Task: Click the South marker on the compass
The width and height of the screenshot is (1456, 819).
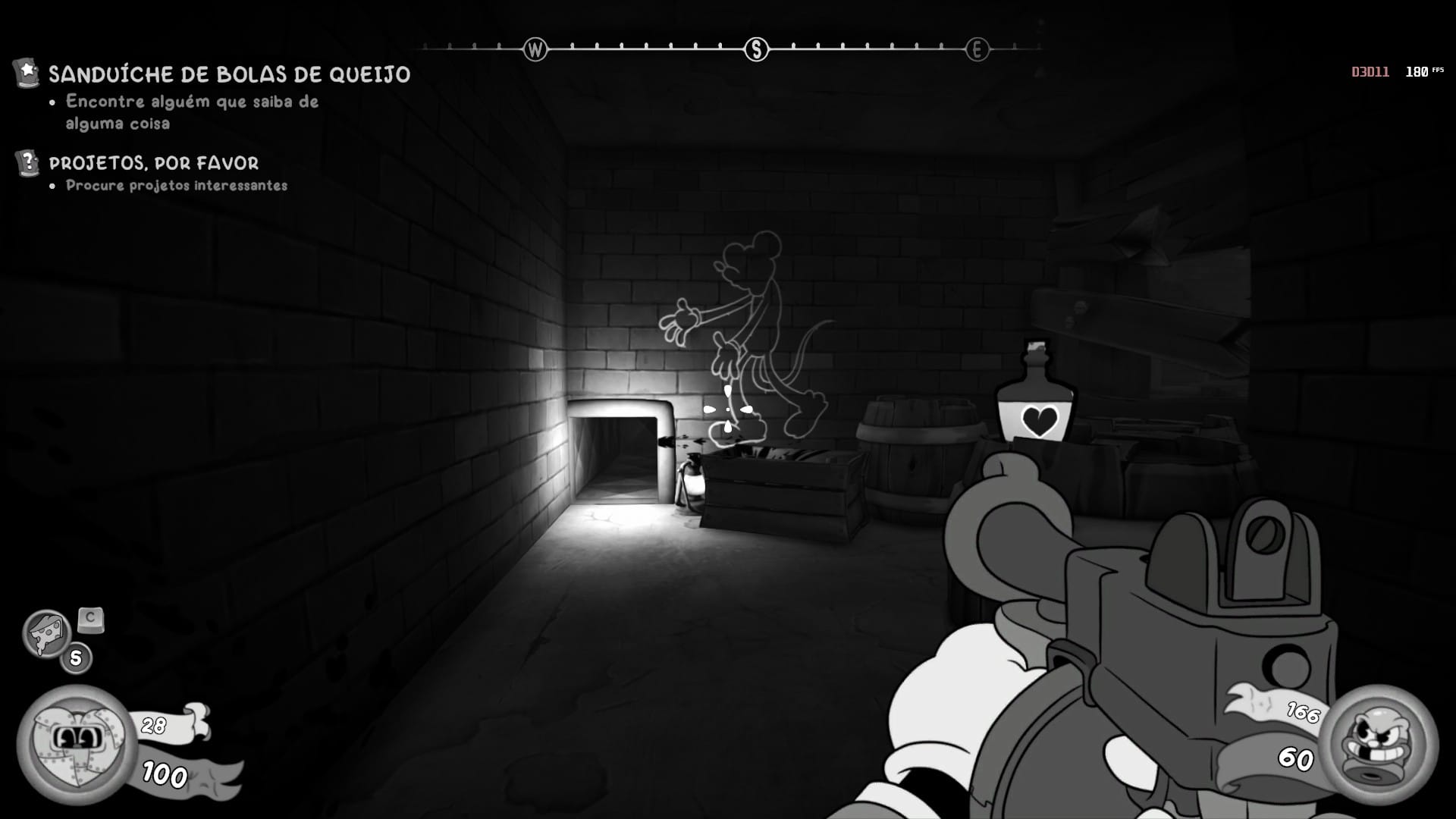Action: pyautogui.click(x=756, y=50)
